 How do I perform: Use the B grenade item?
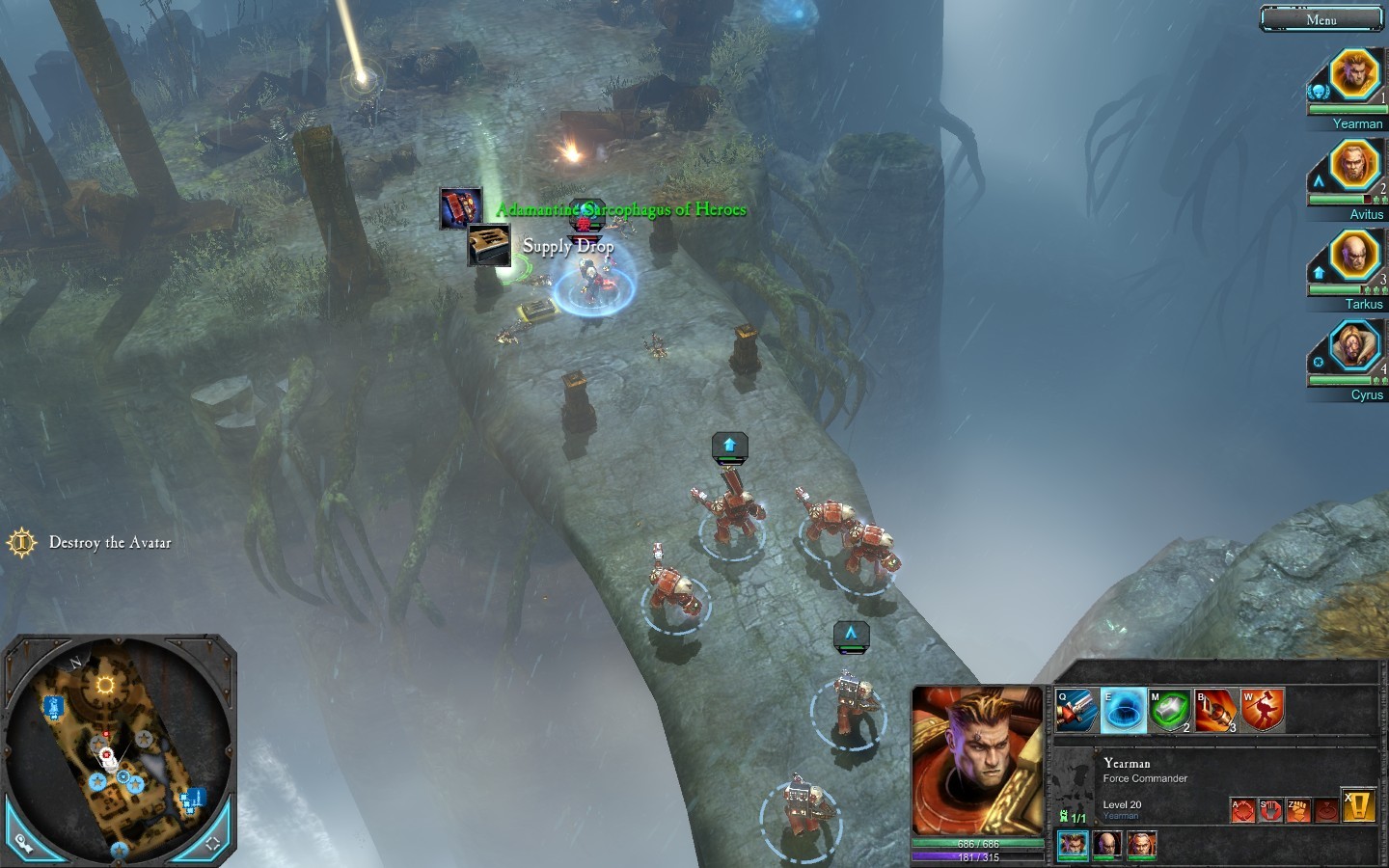(1215, 711)
